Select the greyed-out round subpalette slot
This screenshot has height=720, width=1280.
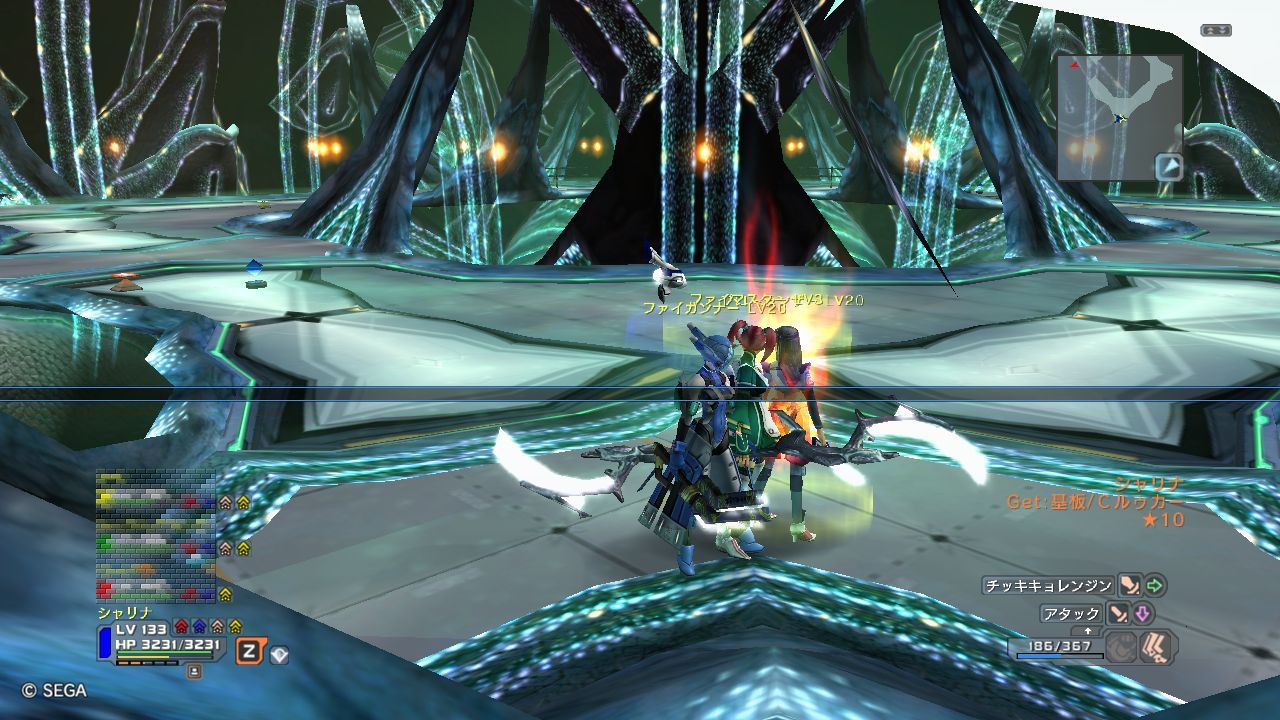(x=1121, y=646)
